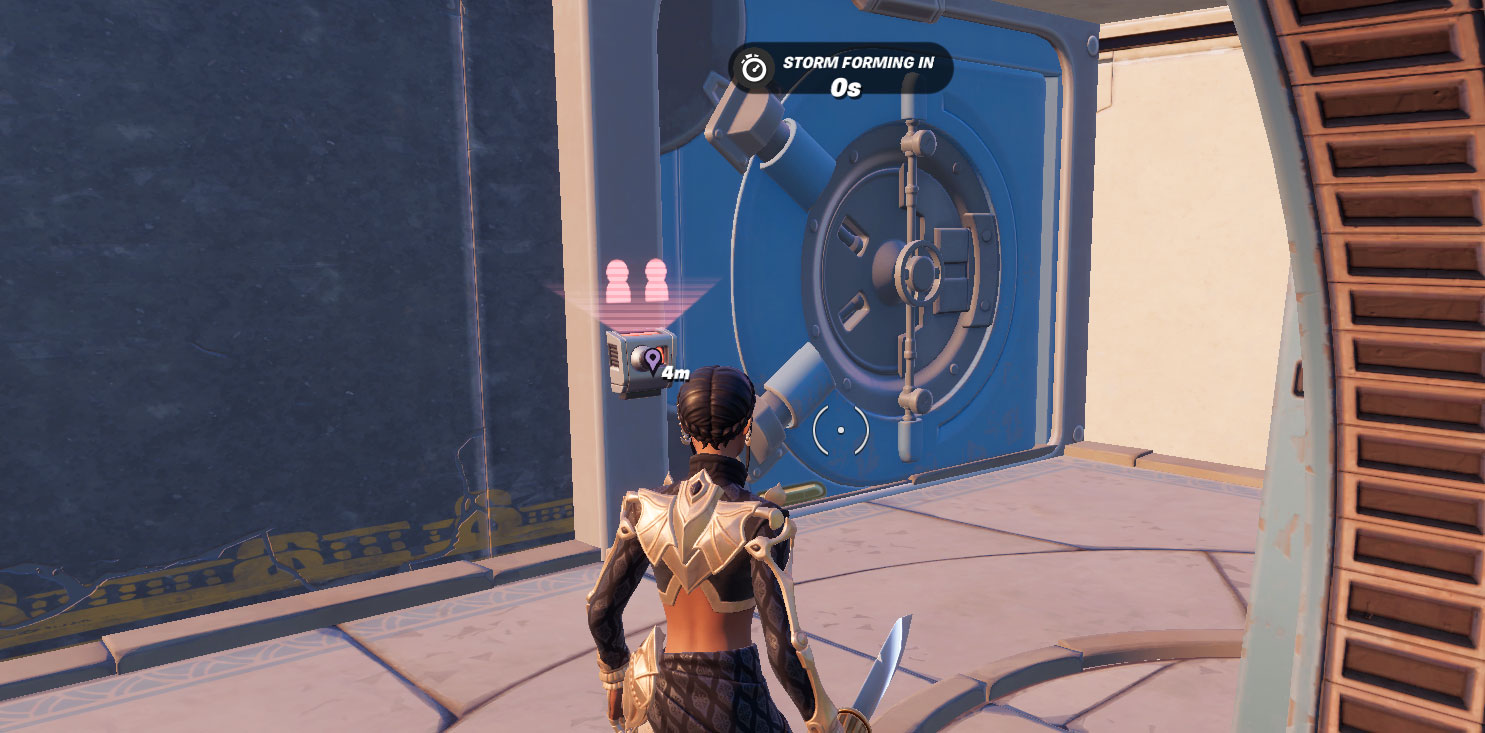Click the stopwatch icon on the storm timer
1485x733 pixels.
pyautogui.click(x=752, y=68)
